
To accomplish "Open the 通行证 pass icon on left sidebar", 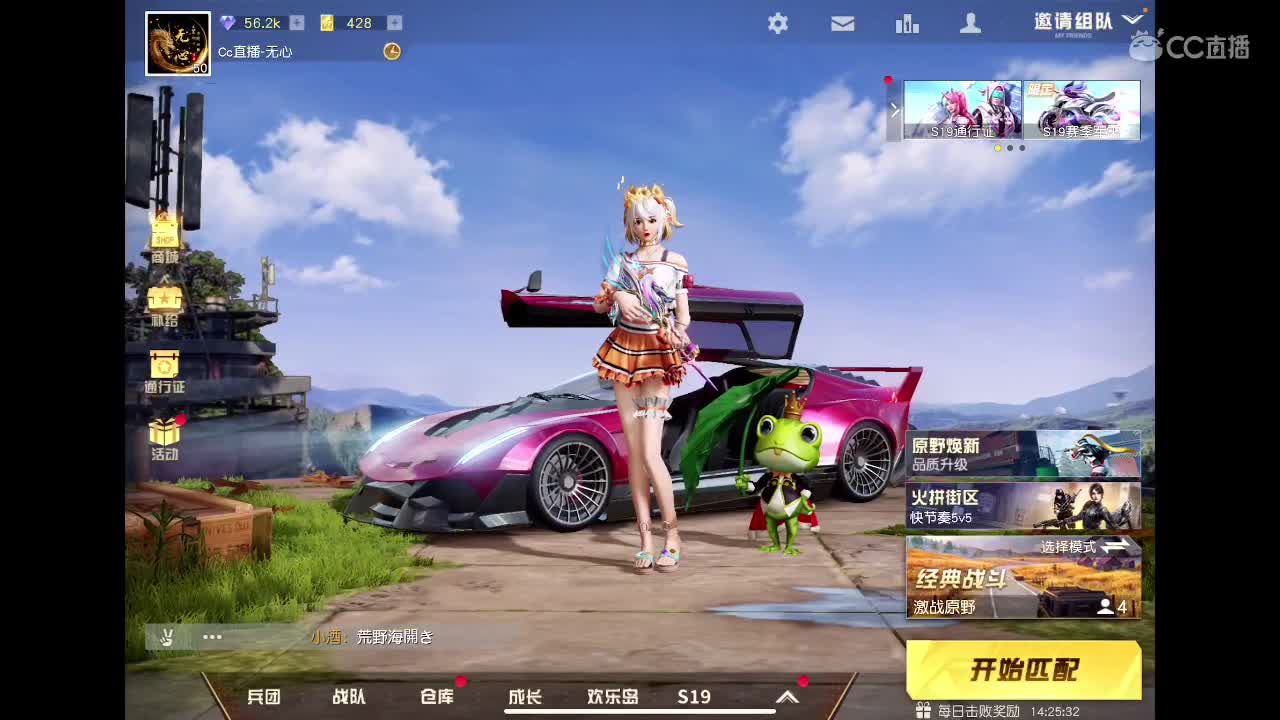I will 163,365.
